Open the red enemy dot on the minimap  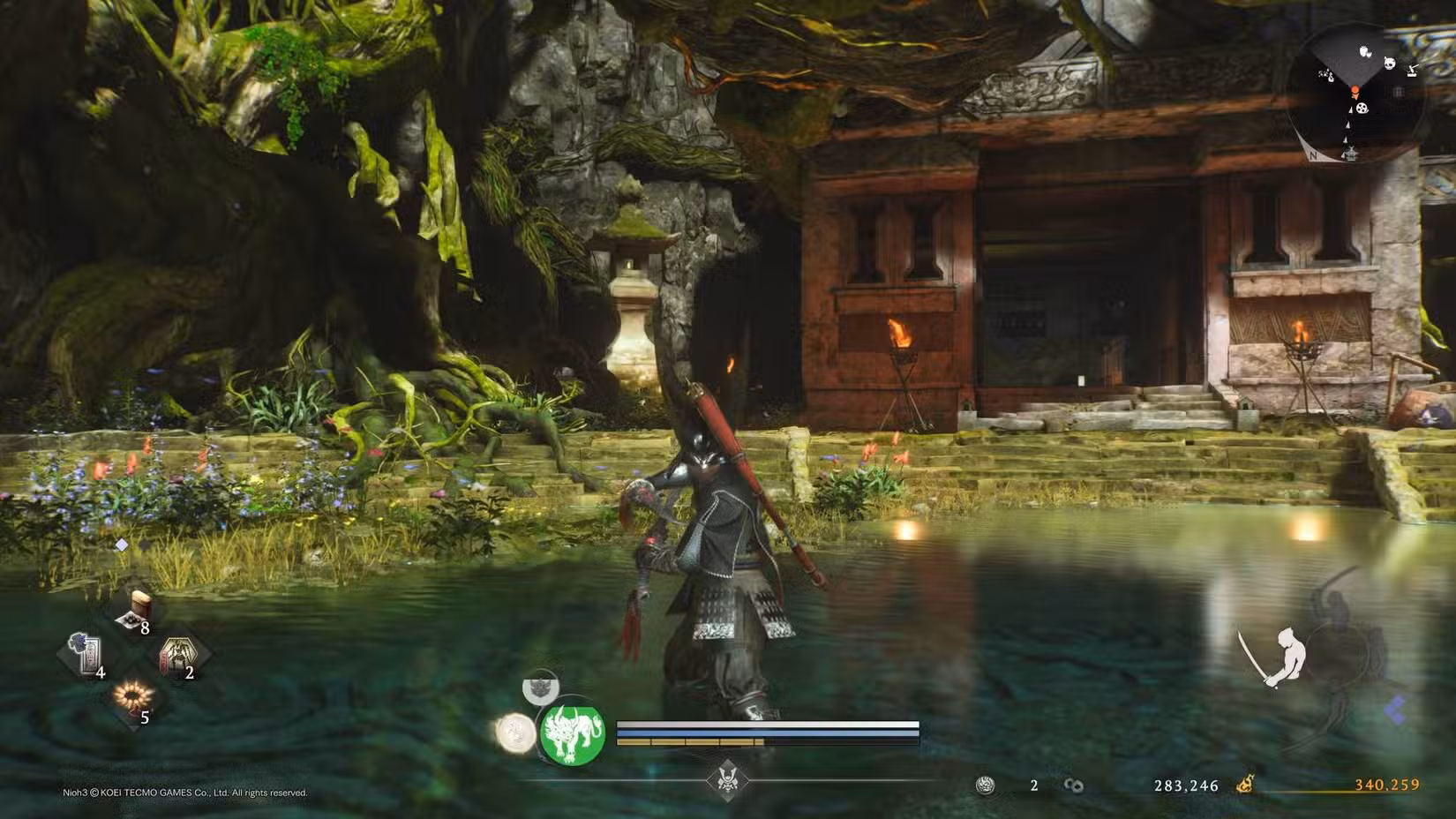tap(1355, 89)
